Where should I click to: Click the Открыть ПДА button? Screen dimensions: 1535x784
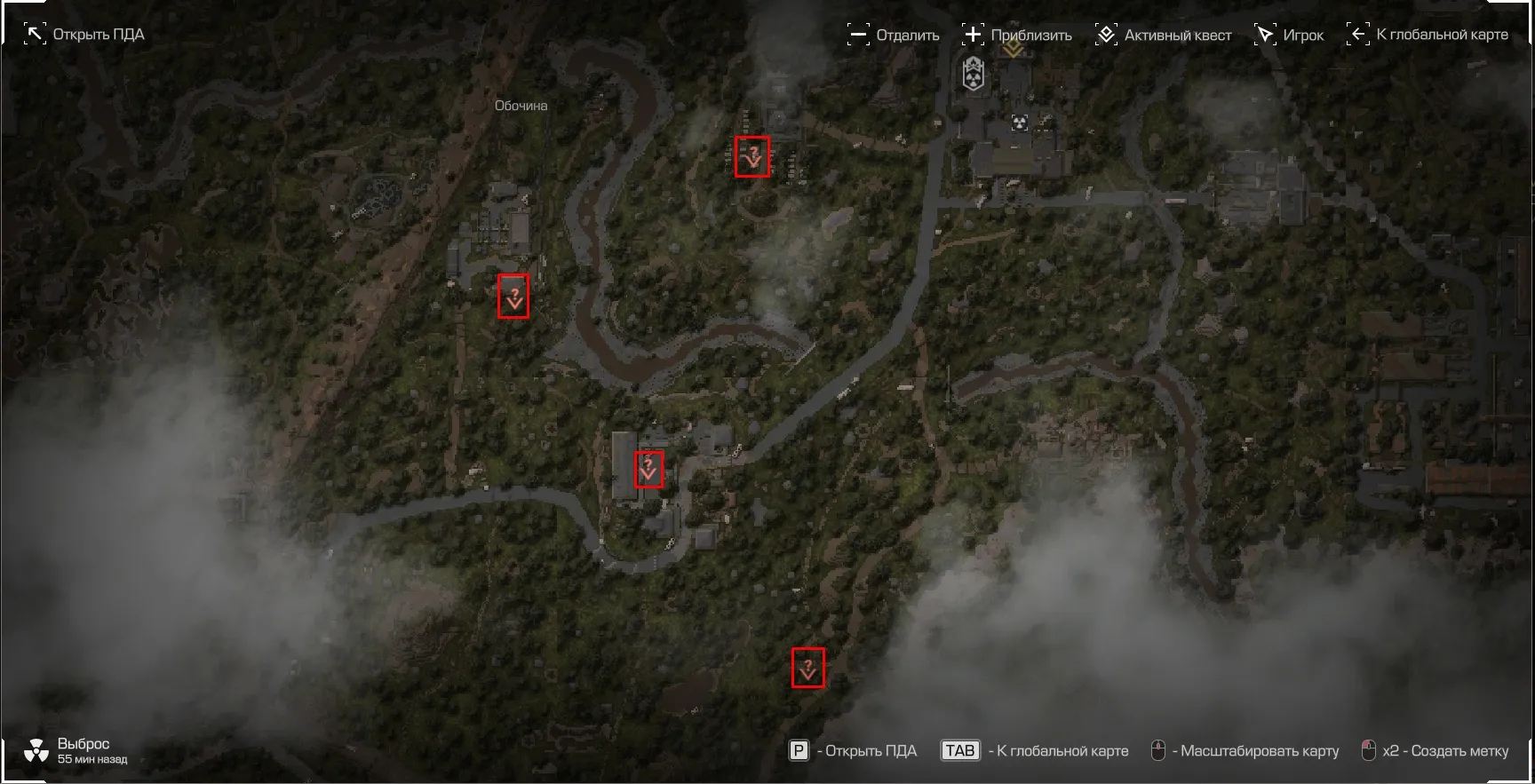click(x=84, y=35)
